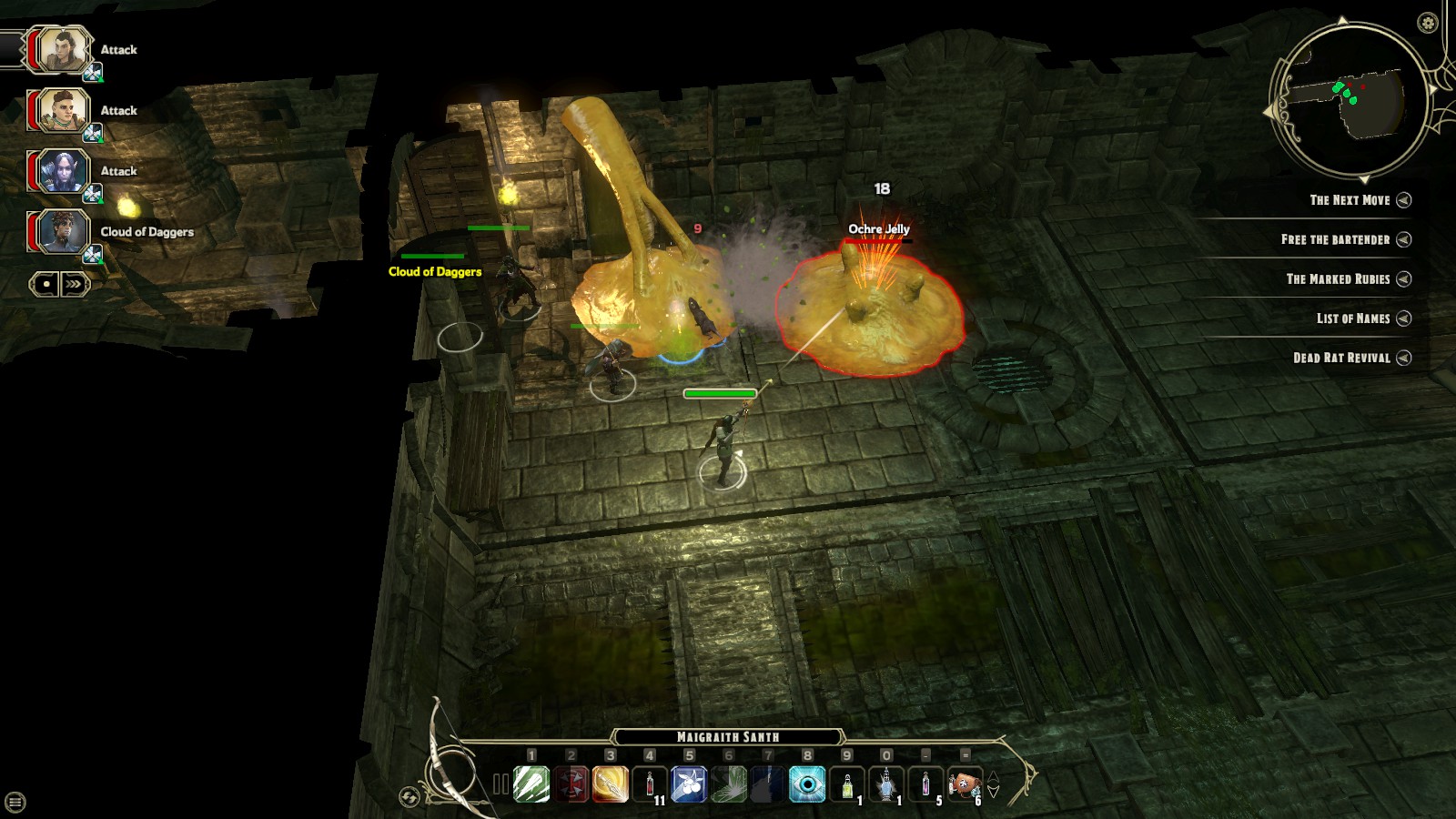Select the Cloud of Daggers caster portrait
Viewport: 1456px width, 819px height.
point(63,232)
